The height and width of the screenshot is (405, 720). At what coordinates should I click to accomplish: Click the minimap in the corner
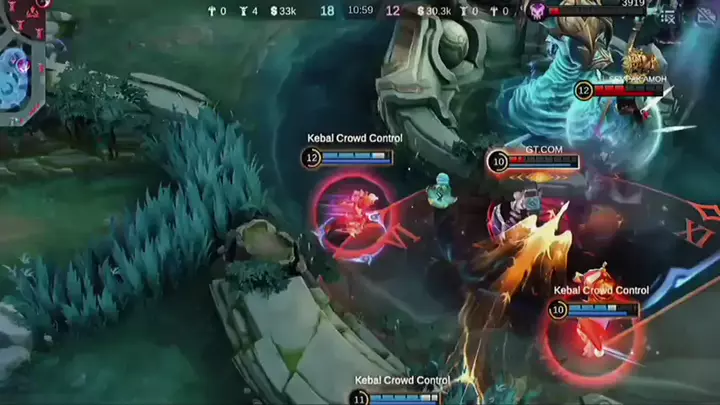click(21, 60)
